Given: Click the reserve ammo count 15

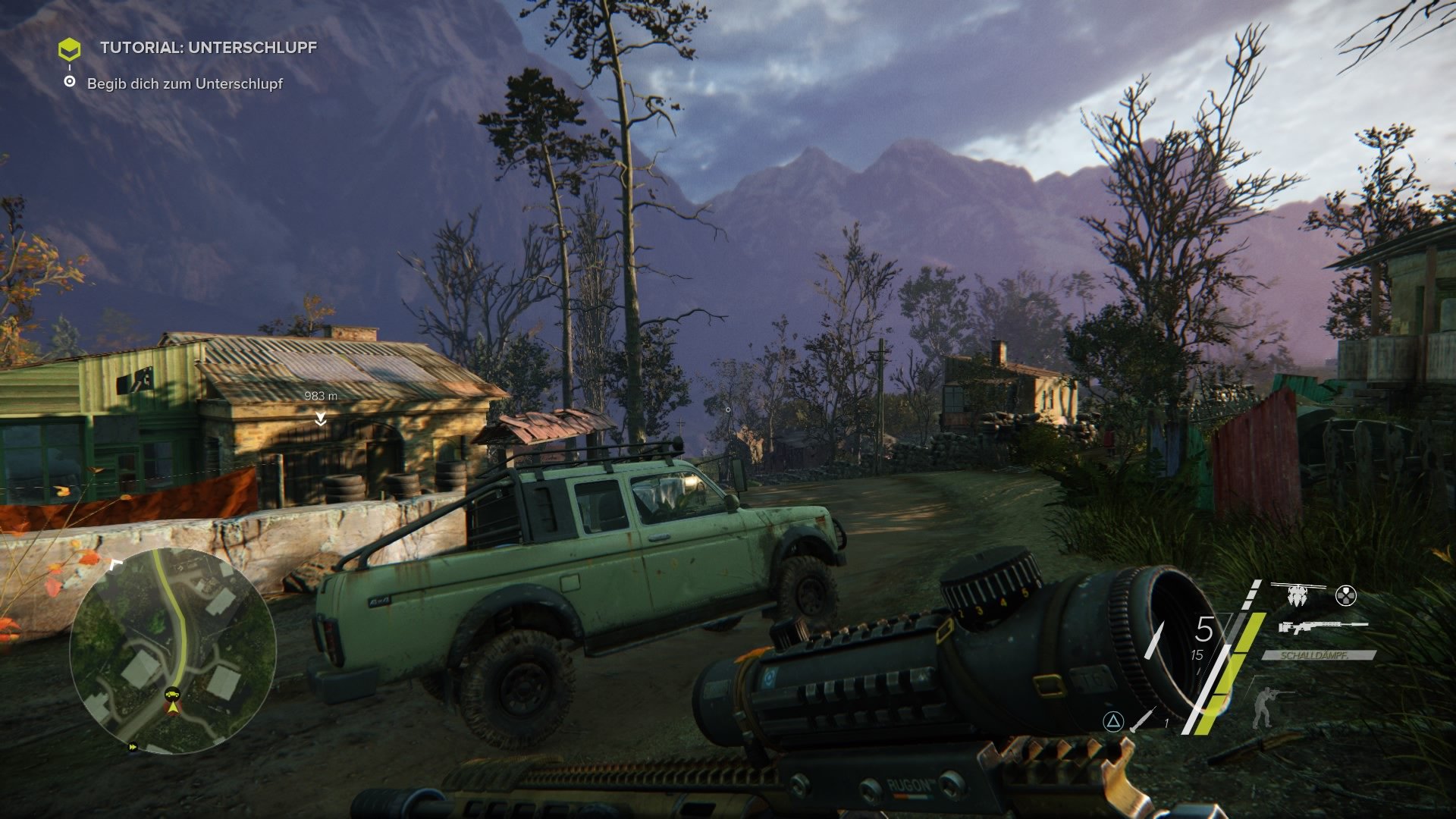Looking at the screenshot, I should [x=1197, y=655].
